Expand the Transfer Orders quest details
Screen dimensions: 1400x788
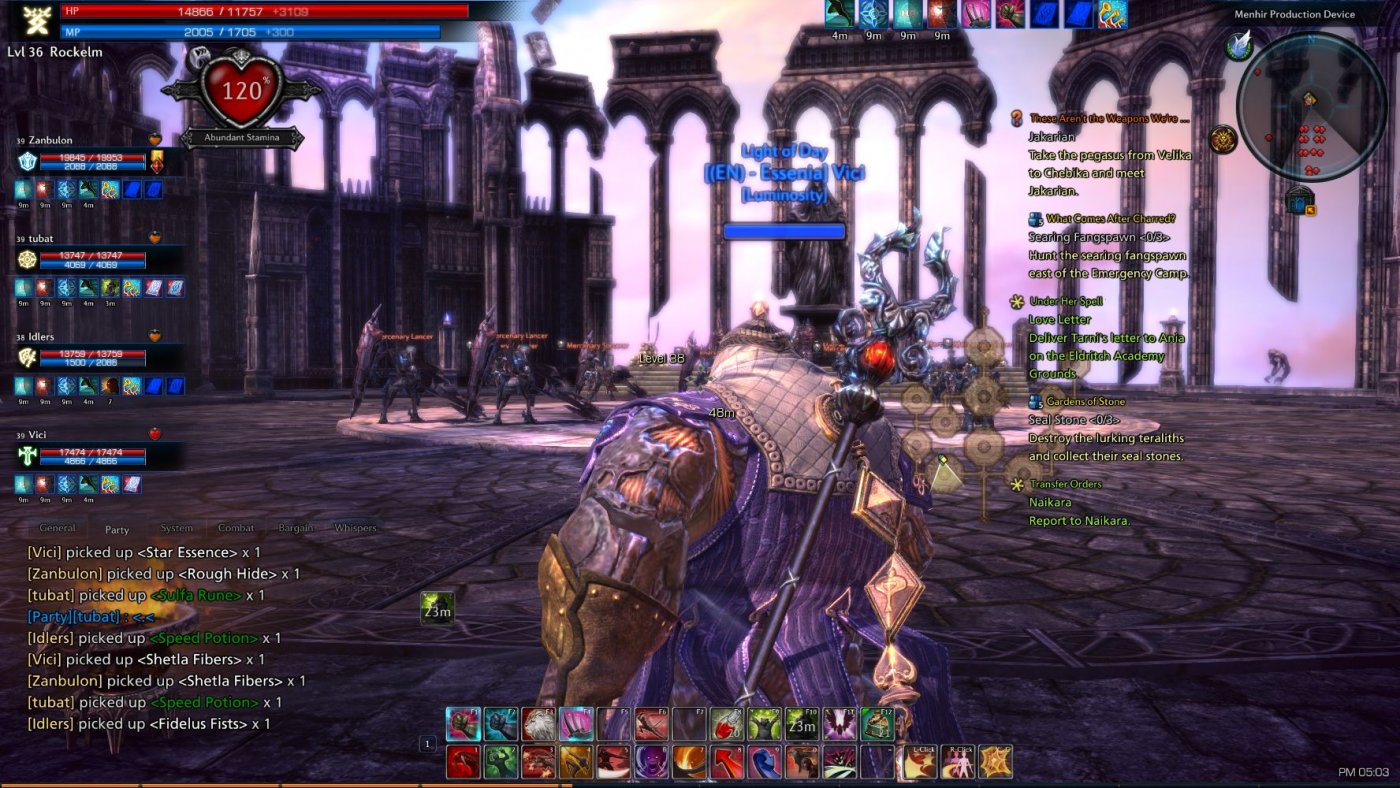(1017, 484)
